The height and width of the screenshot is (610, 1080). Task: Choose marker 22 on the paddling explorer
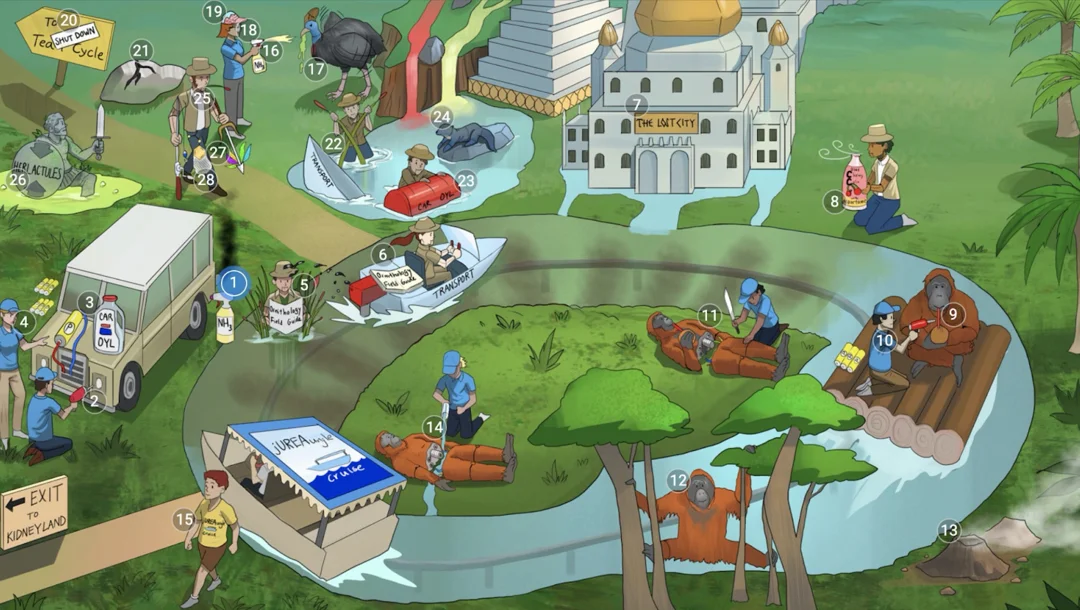coord(333,144)
